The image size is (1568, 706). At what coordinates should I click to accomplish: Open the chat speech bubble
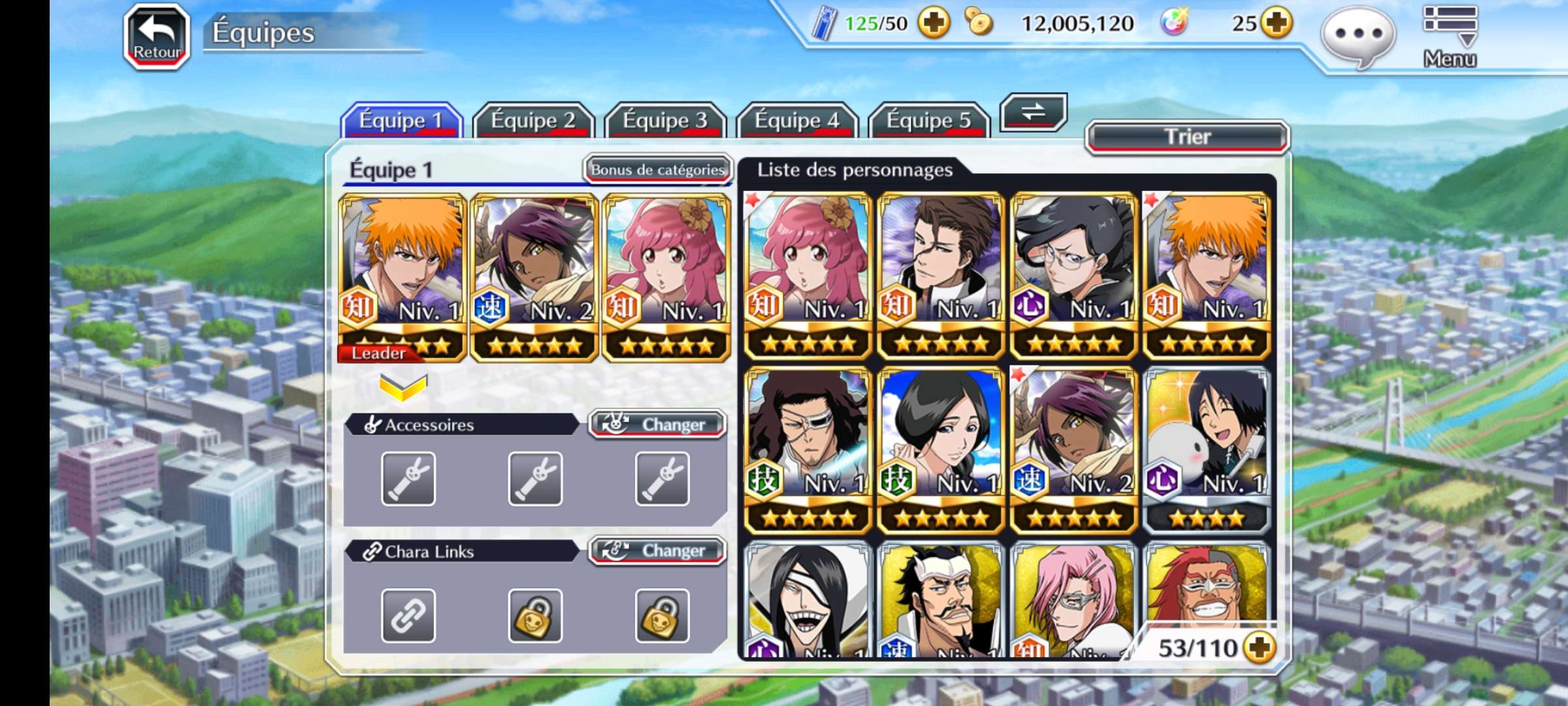click(x=1358, y=36)
